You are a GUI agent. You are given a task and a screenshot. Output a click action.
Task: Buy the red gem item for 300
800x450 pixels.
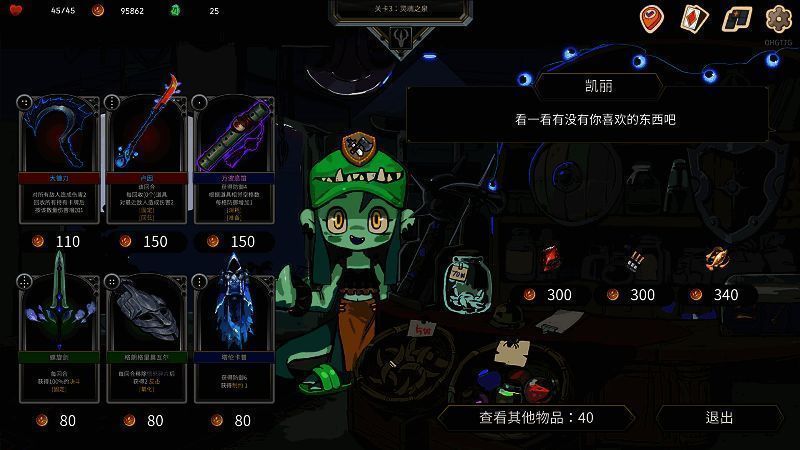tap(548, 260)
